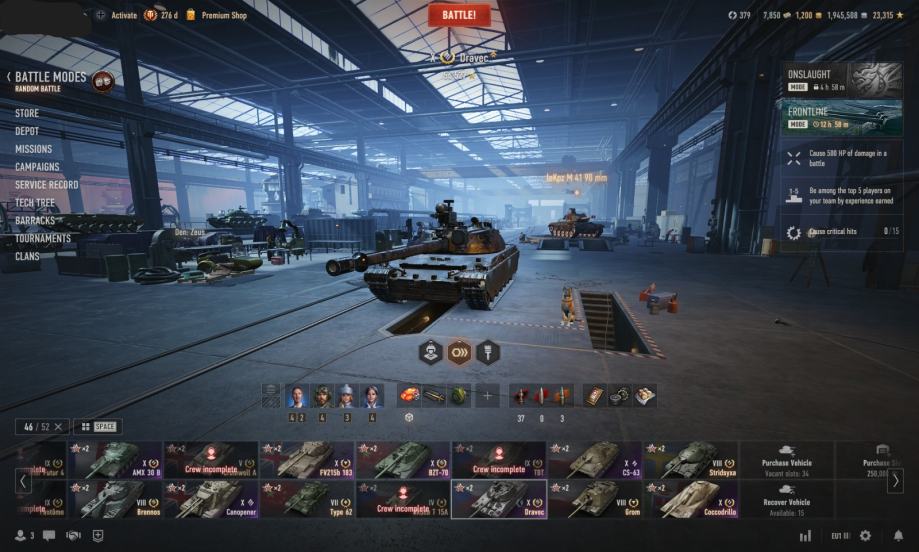919x552 pixels.
Task: Go to the Depot
Action: pyautogui.click(x=27, y=131)
